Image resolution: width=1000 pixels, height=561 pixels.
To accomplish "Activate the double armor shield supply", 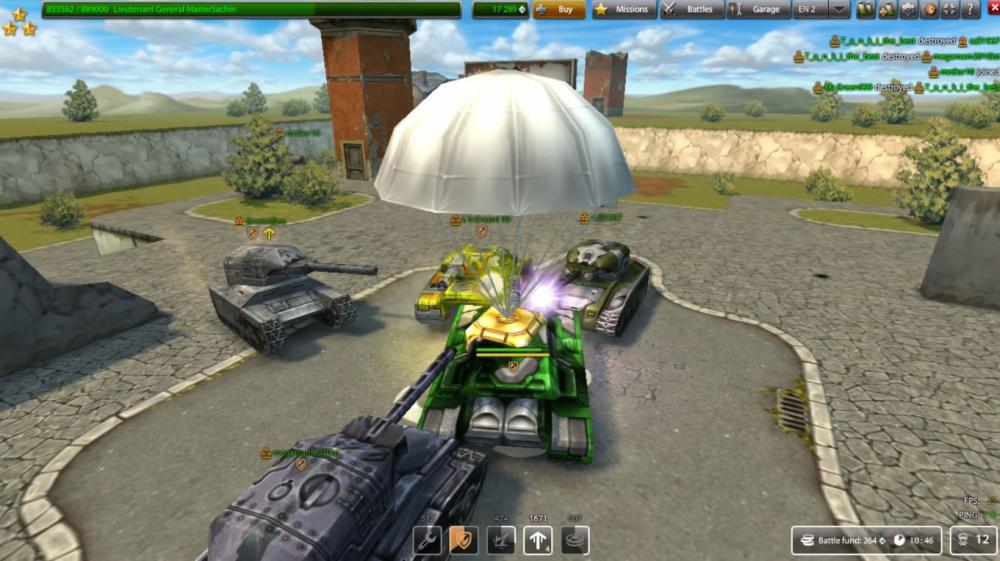I will pyautogui.click(x=464, y=540).
